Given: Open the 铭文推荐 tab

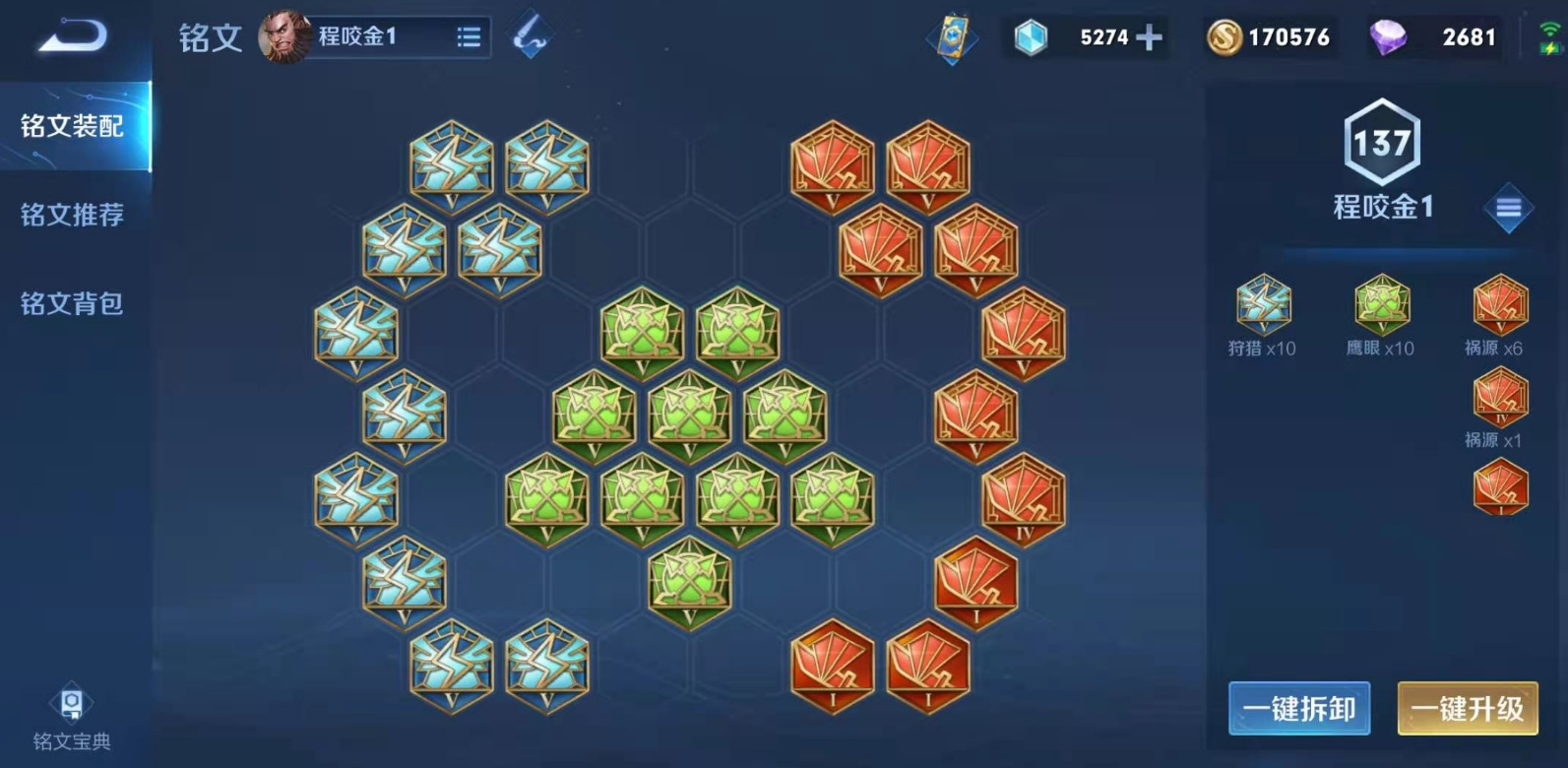Looking at the screenshot, I should 73,215.
